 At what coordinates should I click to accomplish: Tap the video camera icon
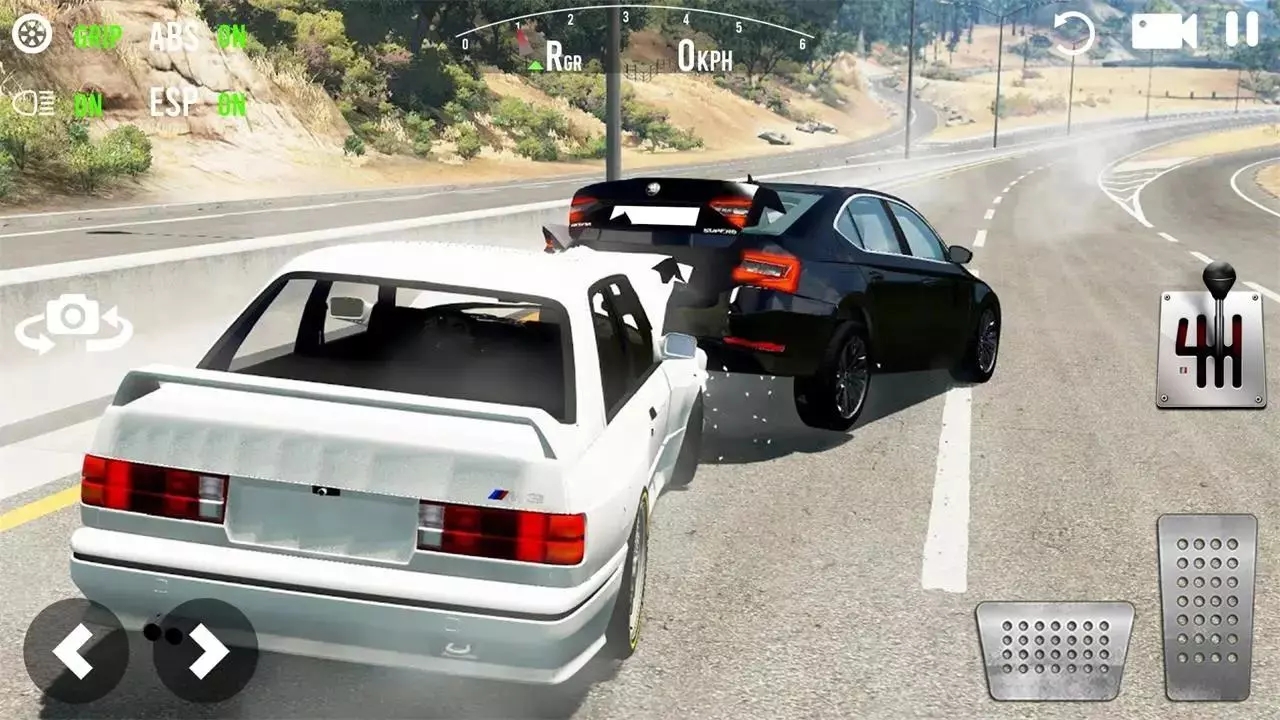coord(1163,31)
